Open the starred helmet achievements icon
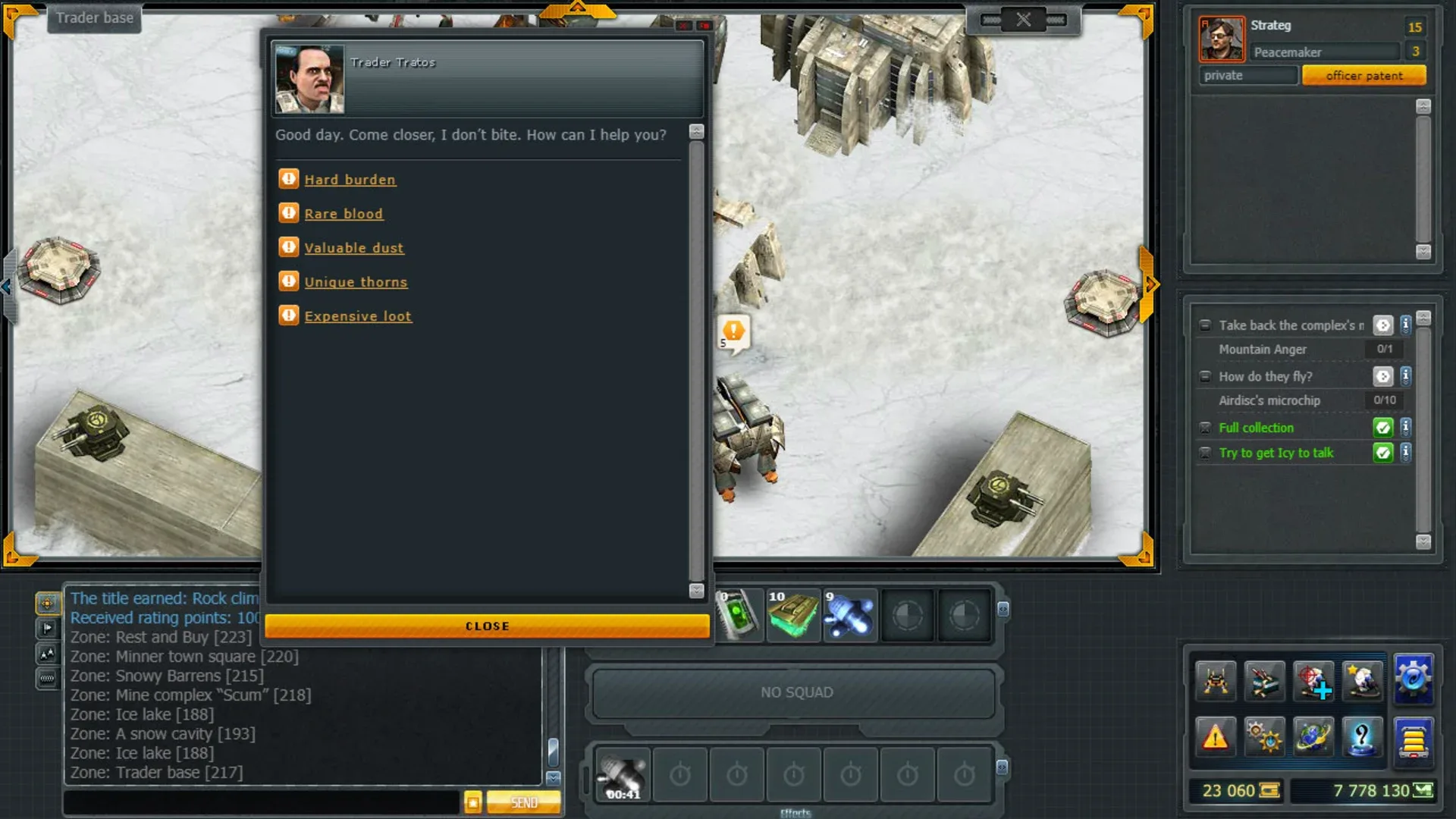Image resolution: width=1456 pixels, height=819 pixels. click(1362, 680)
